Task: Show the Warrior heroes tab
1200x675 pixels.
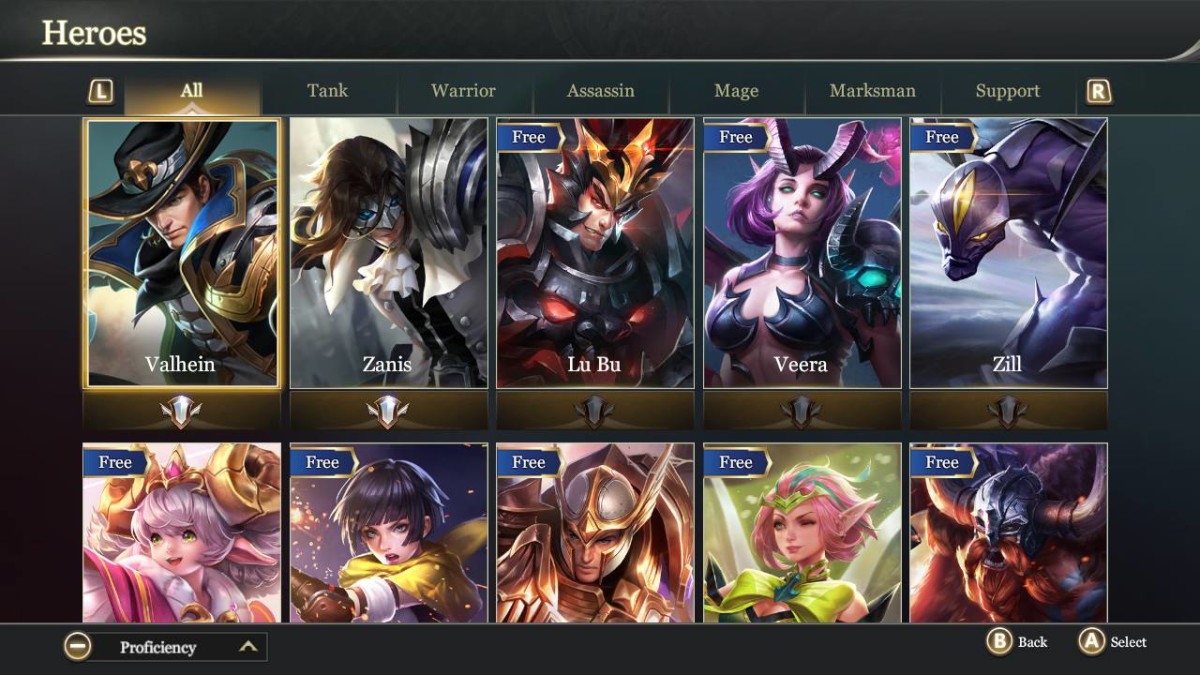Action: pyautogui.click(x=463, y=91)
